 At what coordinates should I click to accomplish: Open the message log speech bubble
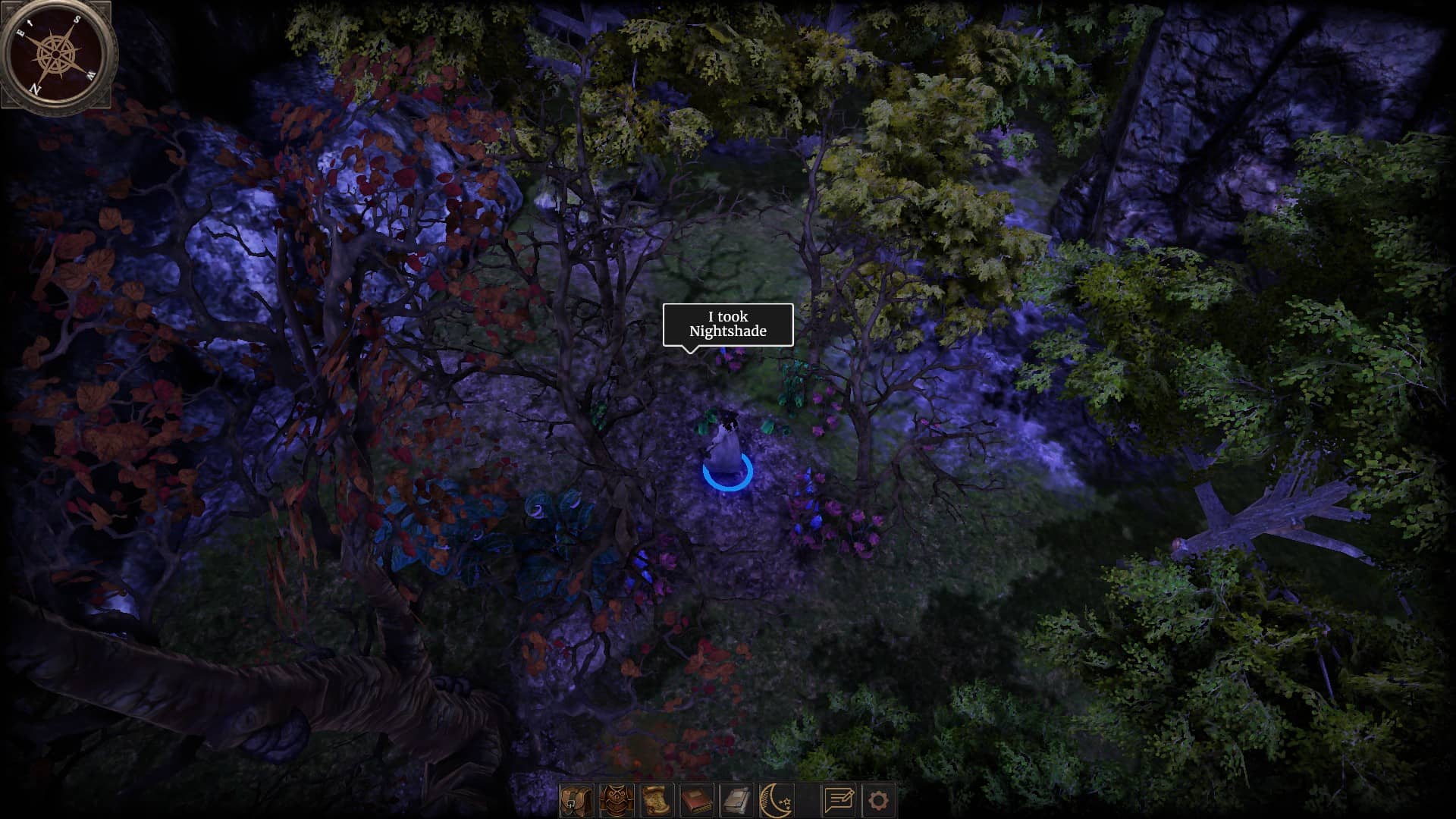click(x=839, y=800)
